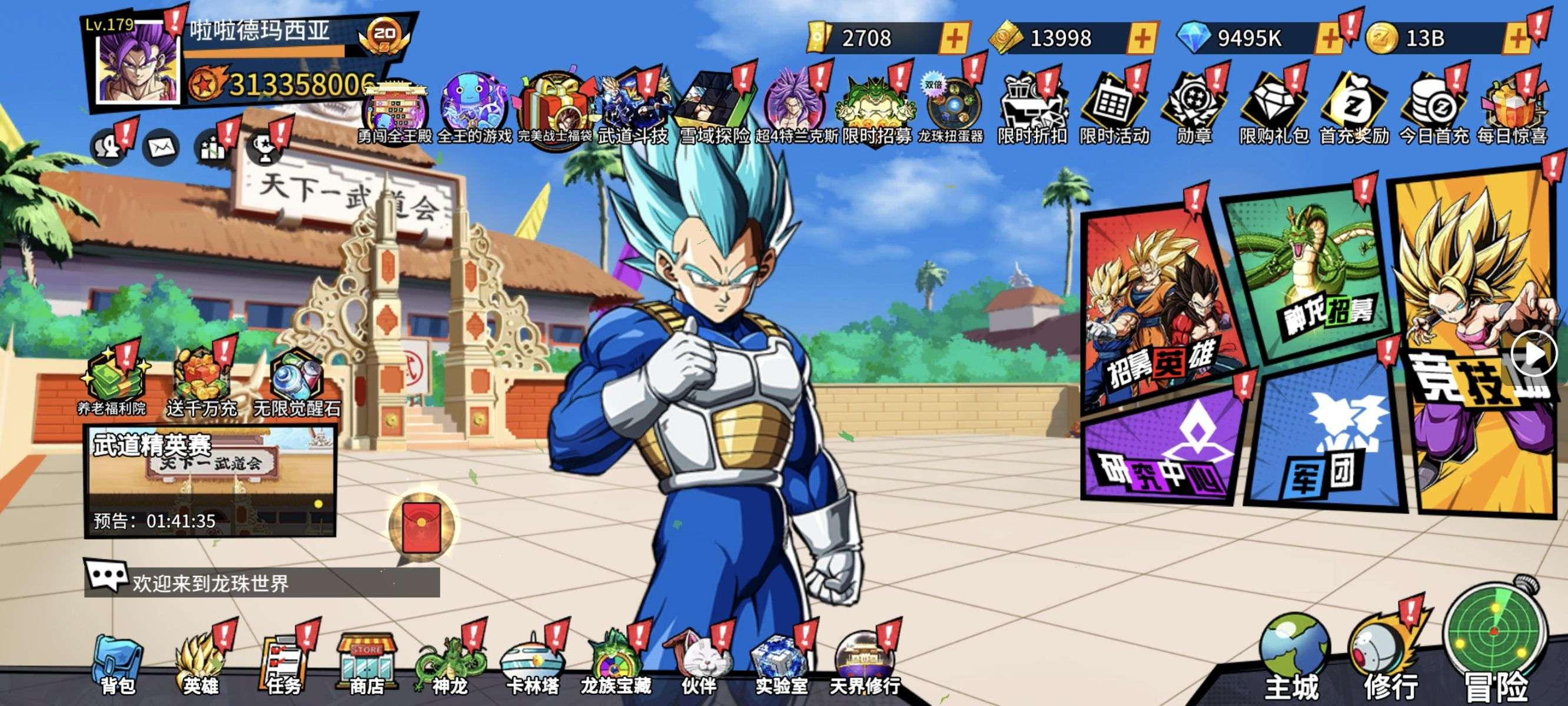The height and width of the screenshot is (706, 1568).
Task: Open the 伙伴 partner menu
Action: 698,665
